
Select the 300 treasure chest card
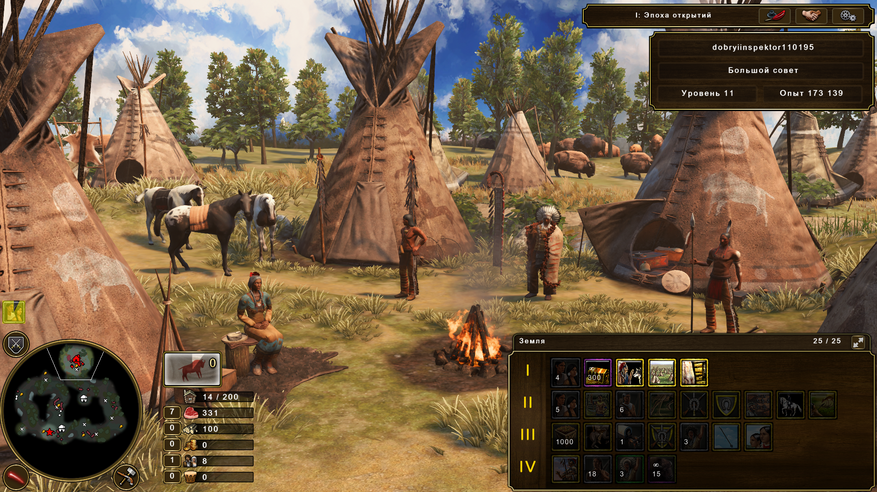click(598, 372)
